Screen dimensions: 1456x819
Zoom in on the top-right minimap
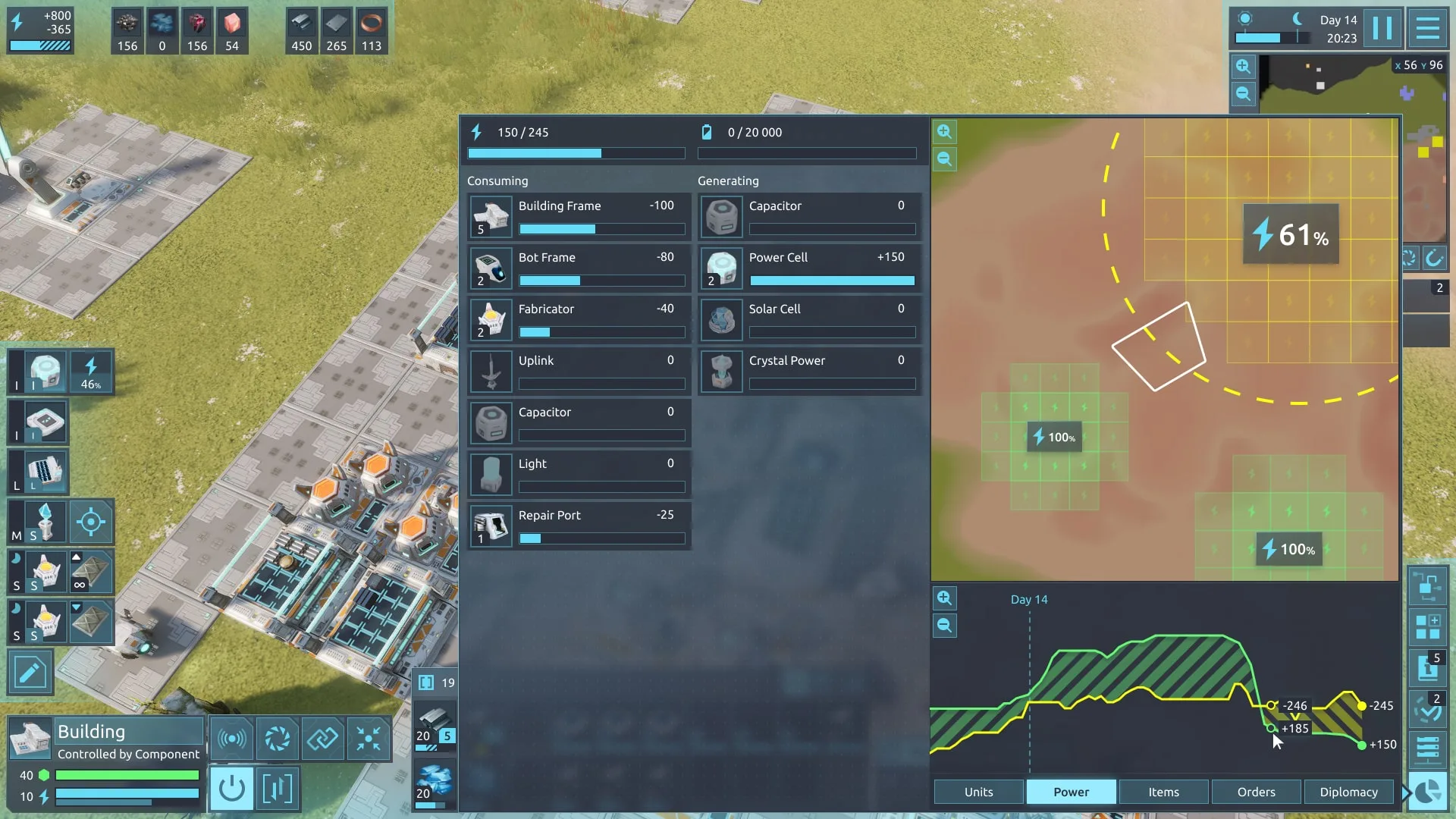(x=1243, y=67)
